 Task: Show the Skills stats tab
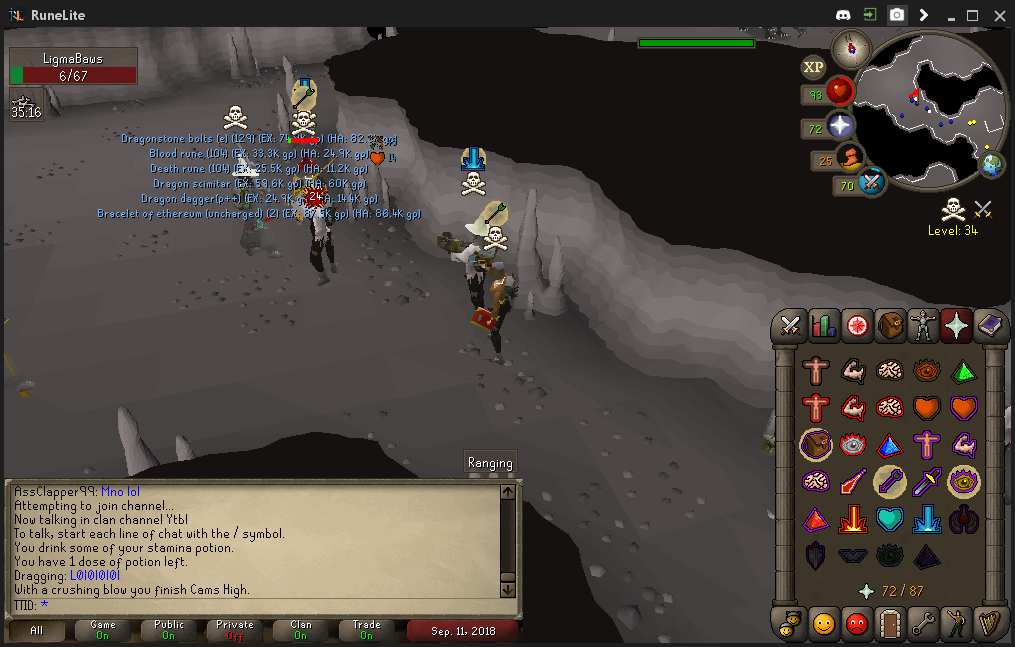824,325
